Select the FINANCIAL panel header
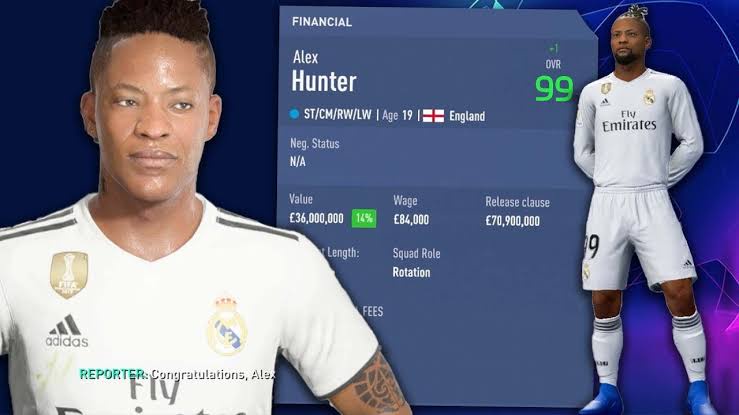Viewport: 739px width, 415px height. 320,21
